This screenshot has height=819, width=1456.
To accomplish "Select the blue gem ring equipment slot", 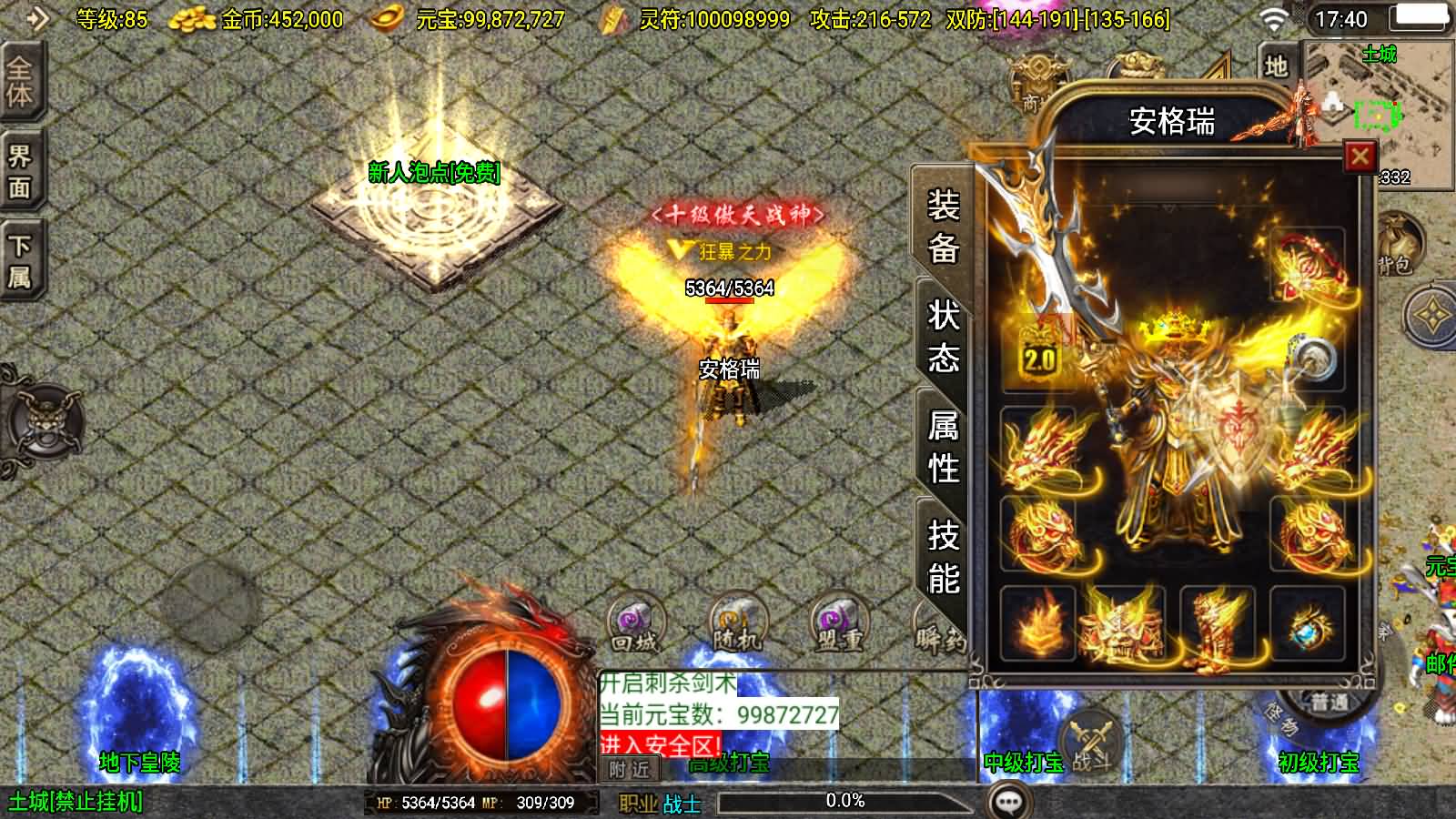I will click(x=1307, y=624).
